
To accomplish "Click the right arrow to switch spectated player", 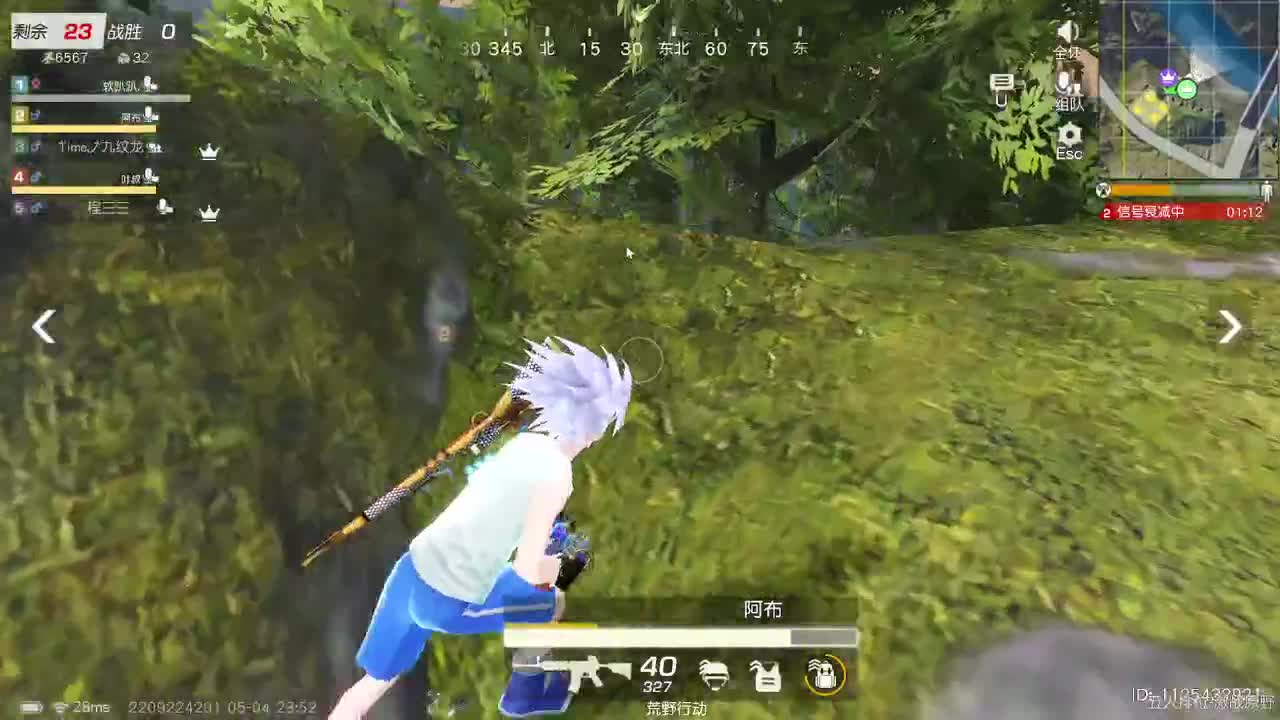I will 1229,327.
